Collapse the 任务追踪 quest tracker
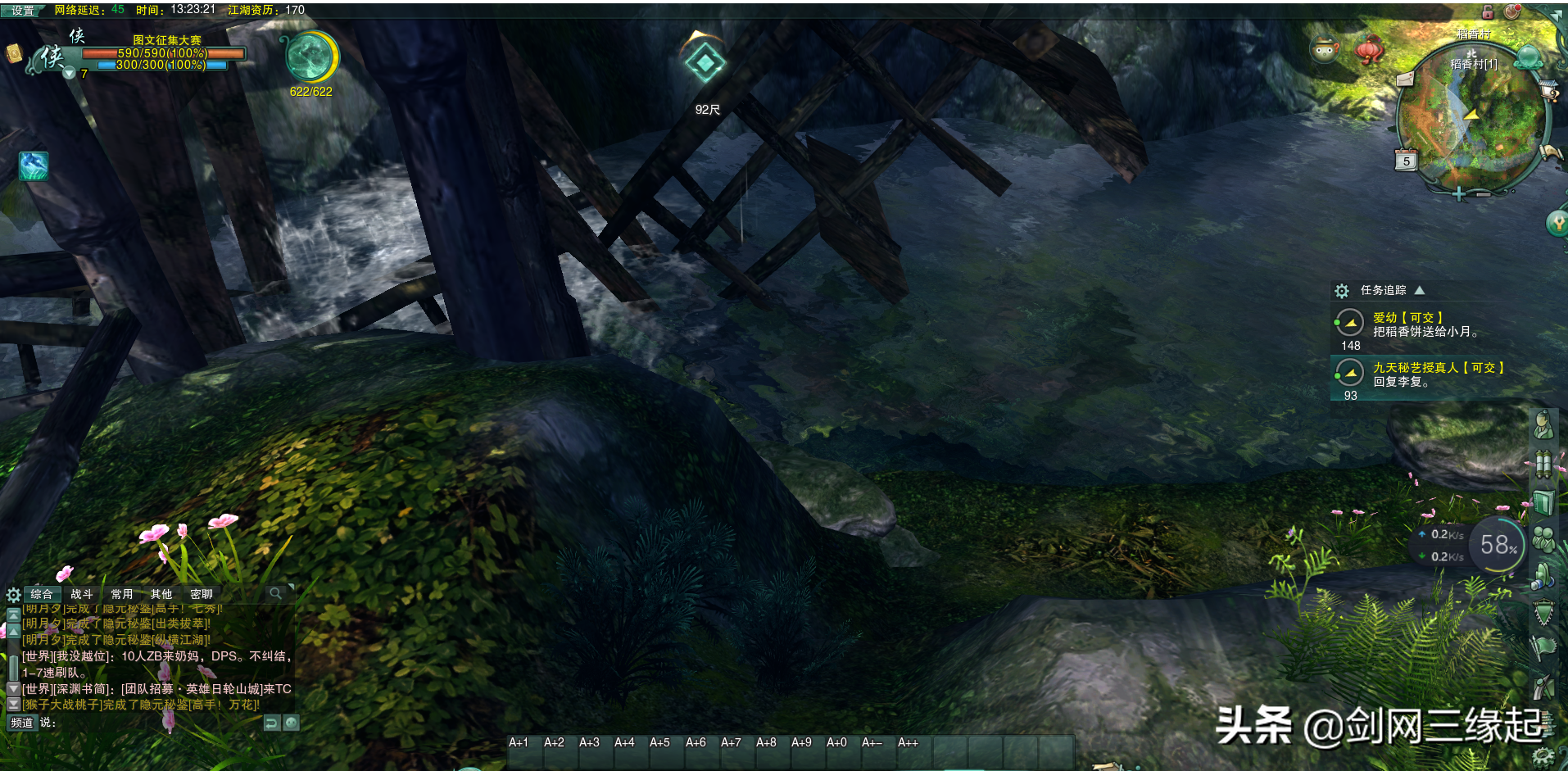This screenshot has height=771, width=1568. (1420, 290)
